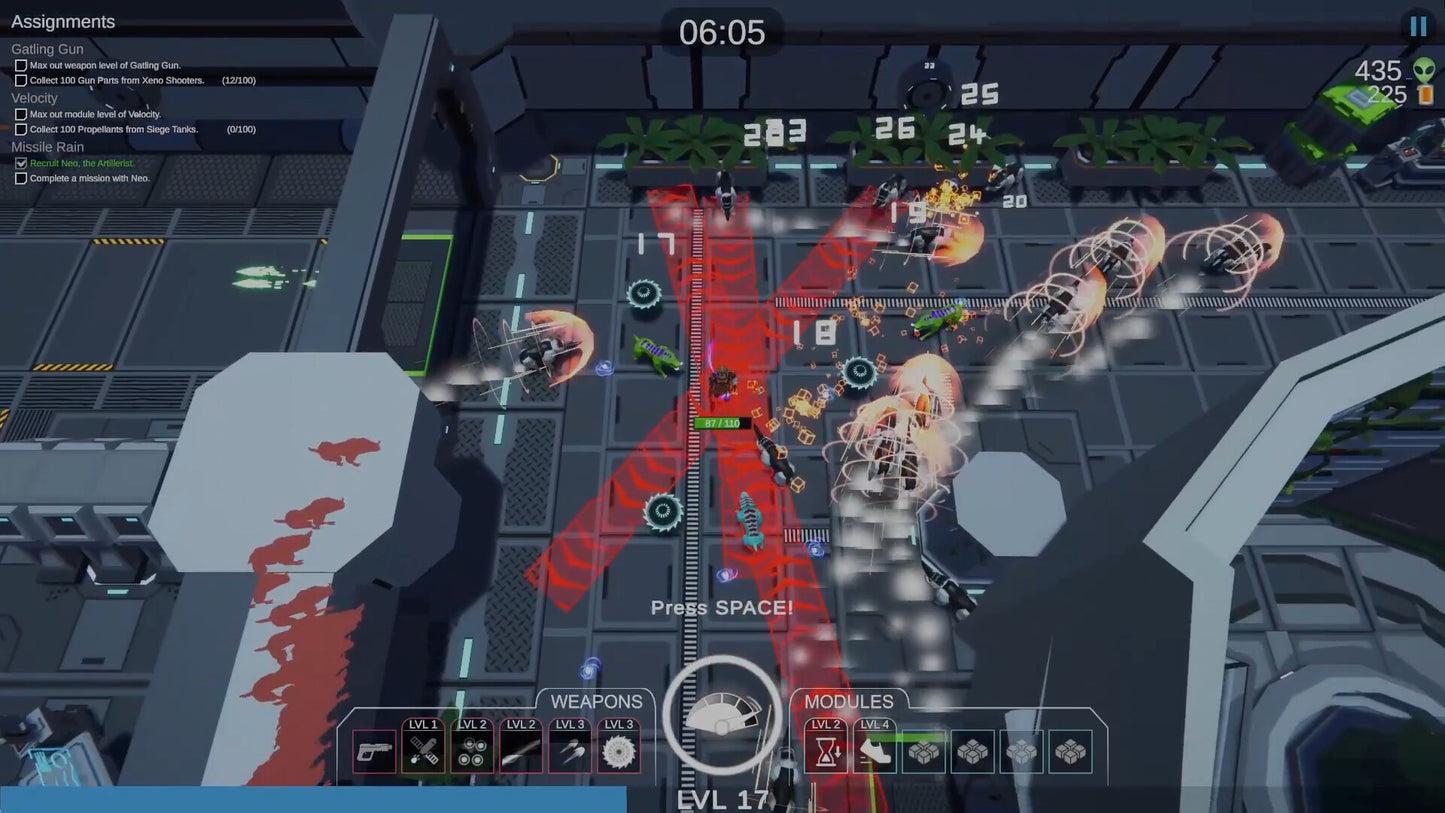Click the Complete a mission with Neo assignment

90,178
